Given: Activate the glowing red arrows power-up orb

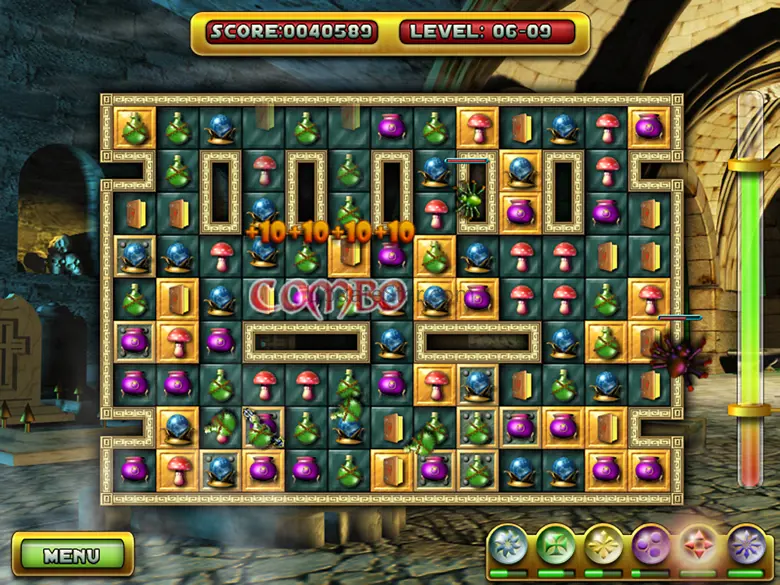Looking at the screenshot, I should 699,546.
